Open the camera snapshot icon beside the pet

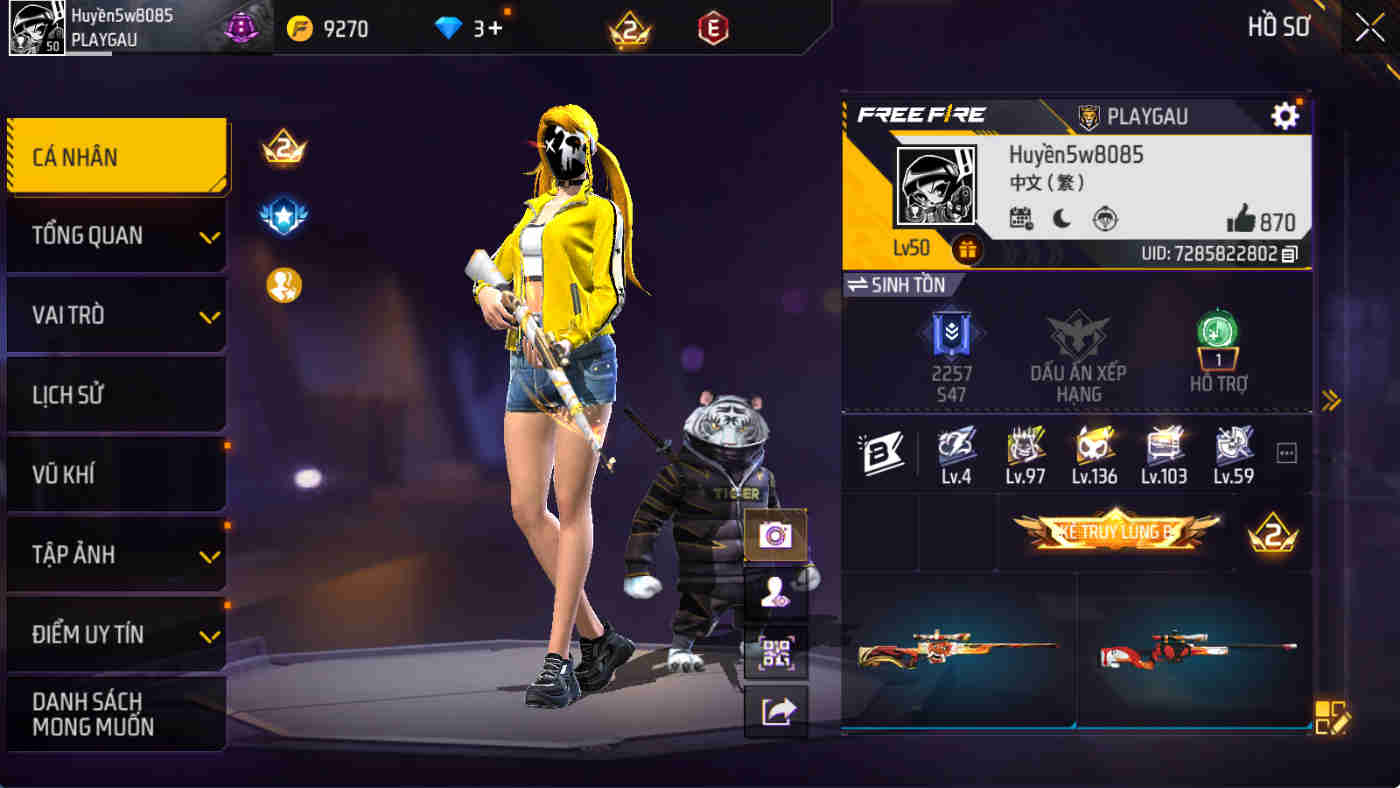[775, 534]
